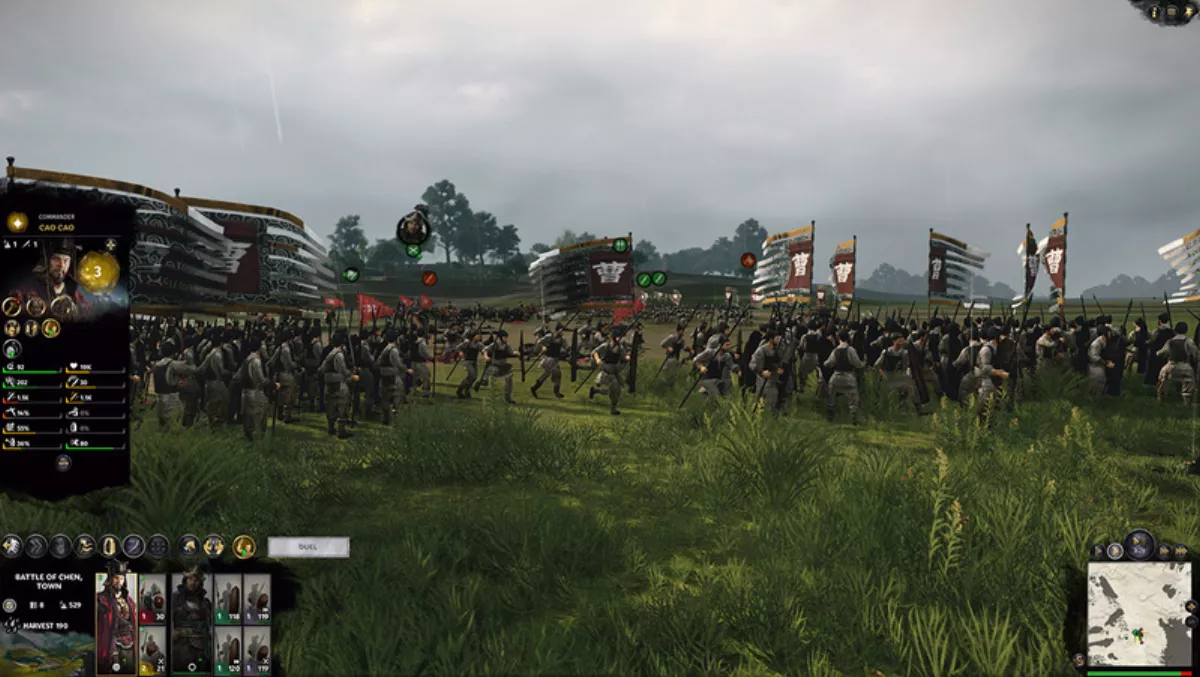
Task: Collapse the Cao Cao panel via bottom button
Action: click(x=62, y=462)
